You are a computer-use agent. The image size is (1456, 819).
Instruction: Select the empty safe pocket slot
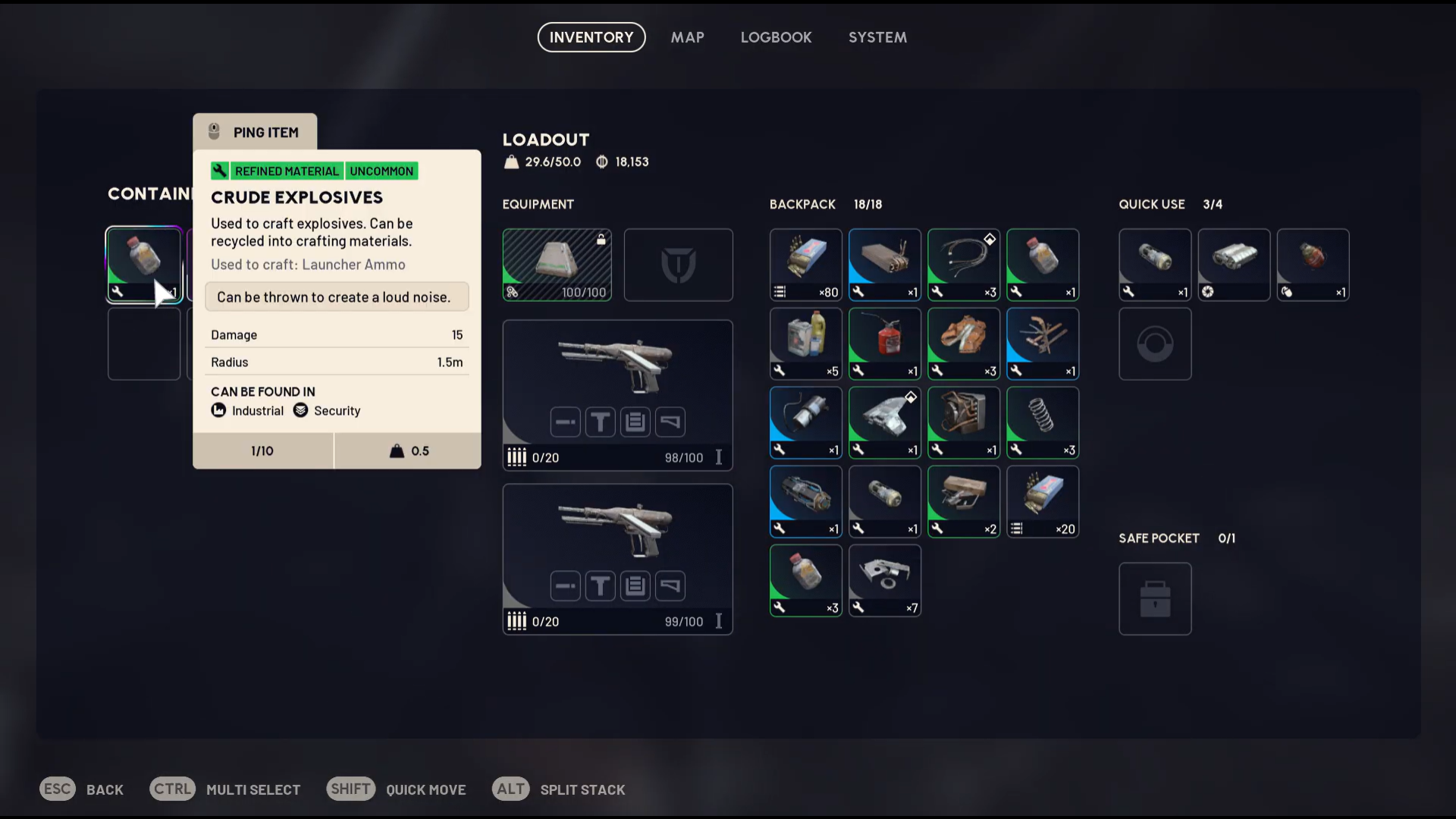[x=1154, y=598]
